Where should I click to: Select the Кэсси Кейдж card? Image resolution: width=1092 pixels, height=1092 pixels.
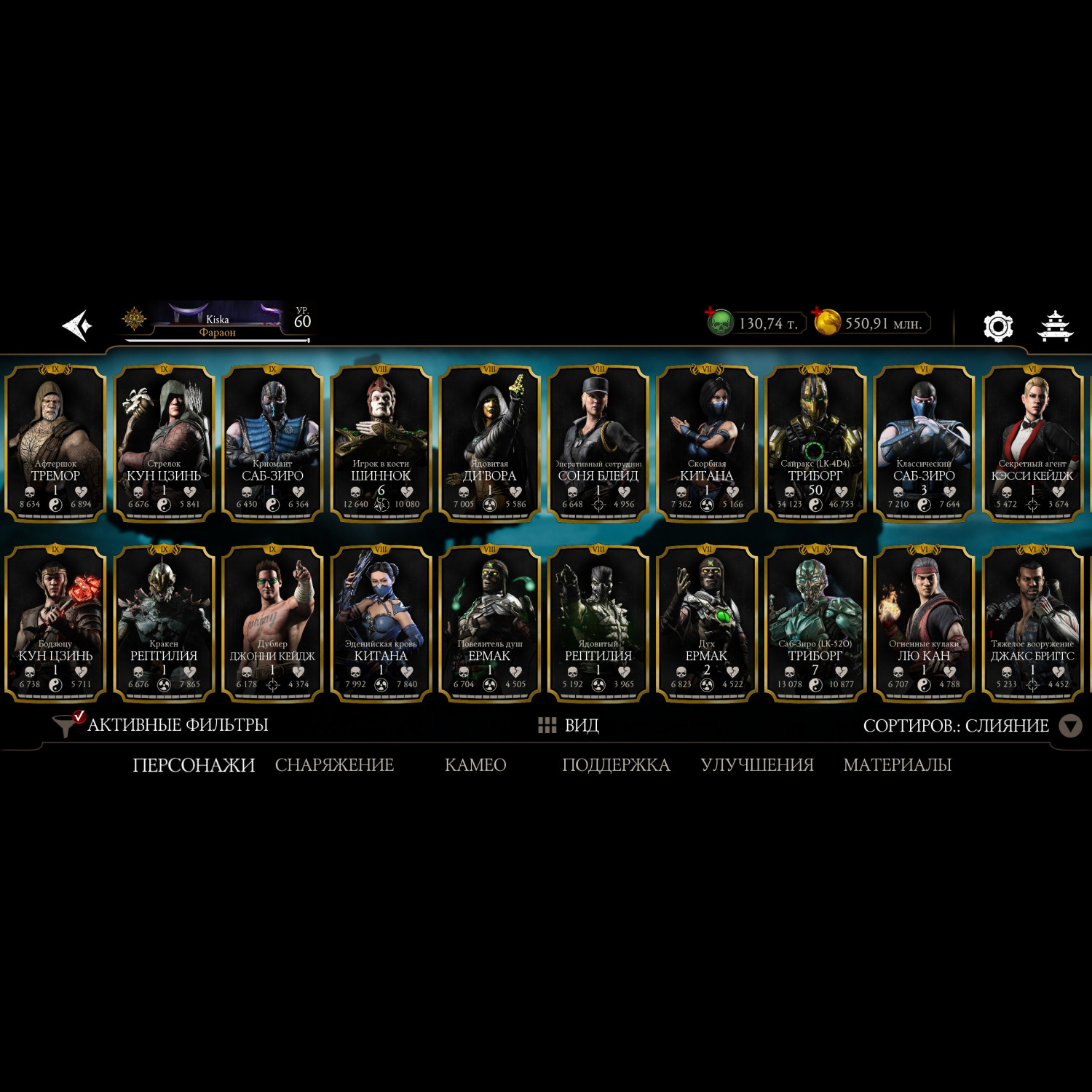pos(1032,443)
